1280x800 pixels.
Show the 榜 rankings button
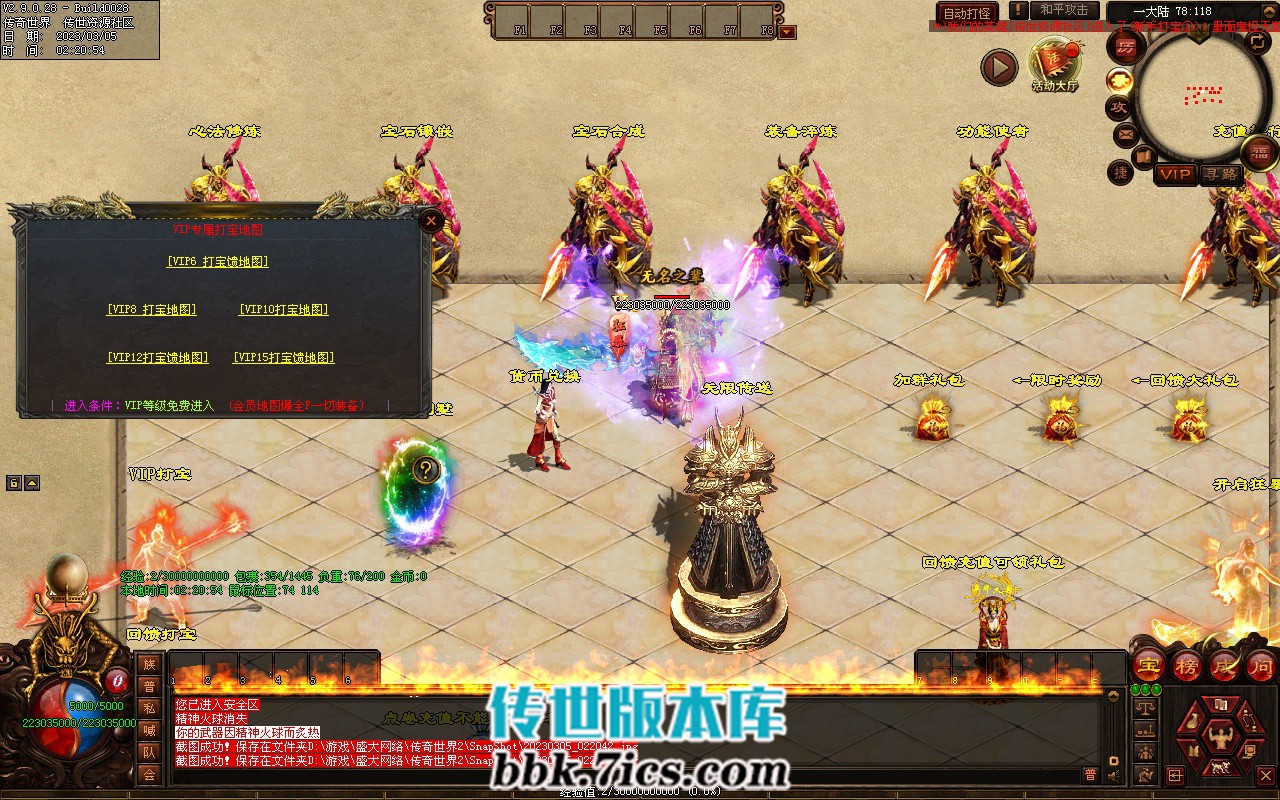tap(1187, 664)
